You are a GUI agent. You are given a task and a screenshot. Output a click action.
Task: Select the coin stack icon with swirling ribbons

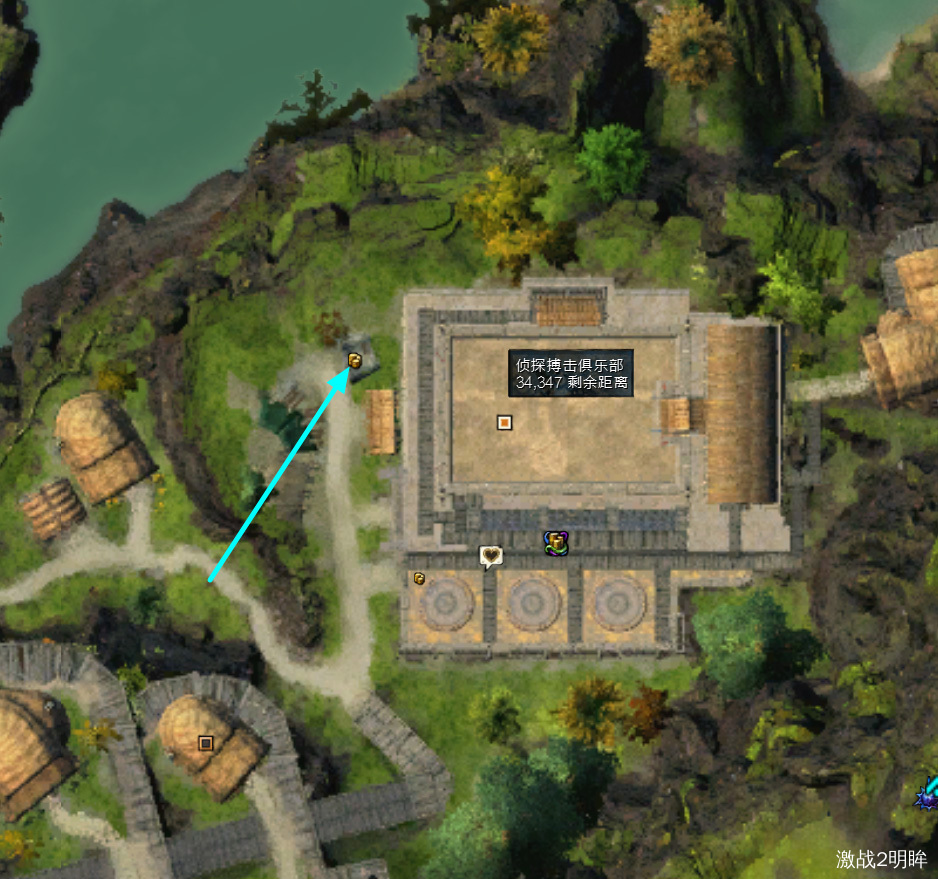click(x=556, y=543)
